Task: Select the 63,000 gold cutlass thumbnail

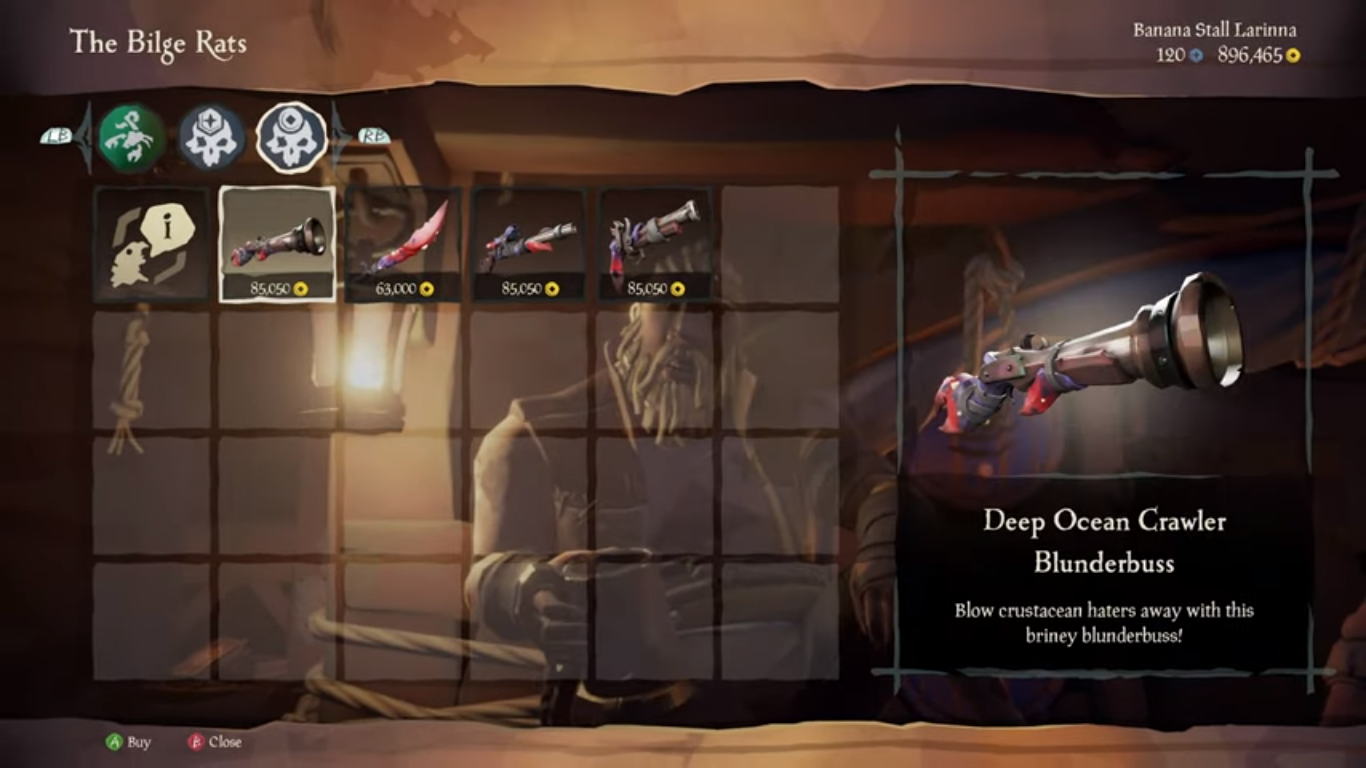Action: pos(404,240)
